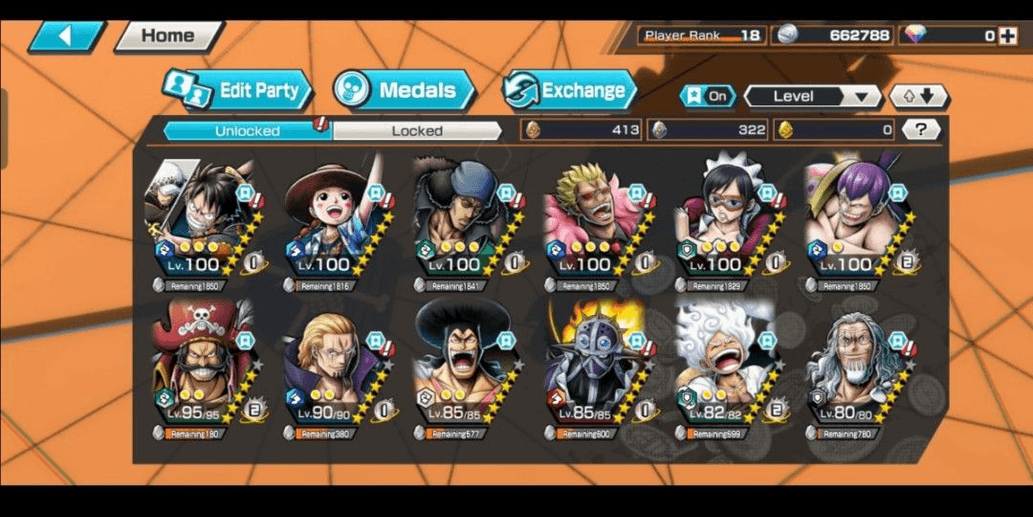Go back with the arrow button
The width and height of the screenshot is (1033, 517).
[x=67, y=36]
